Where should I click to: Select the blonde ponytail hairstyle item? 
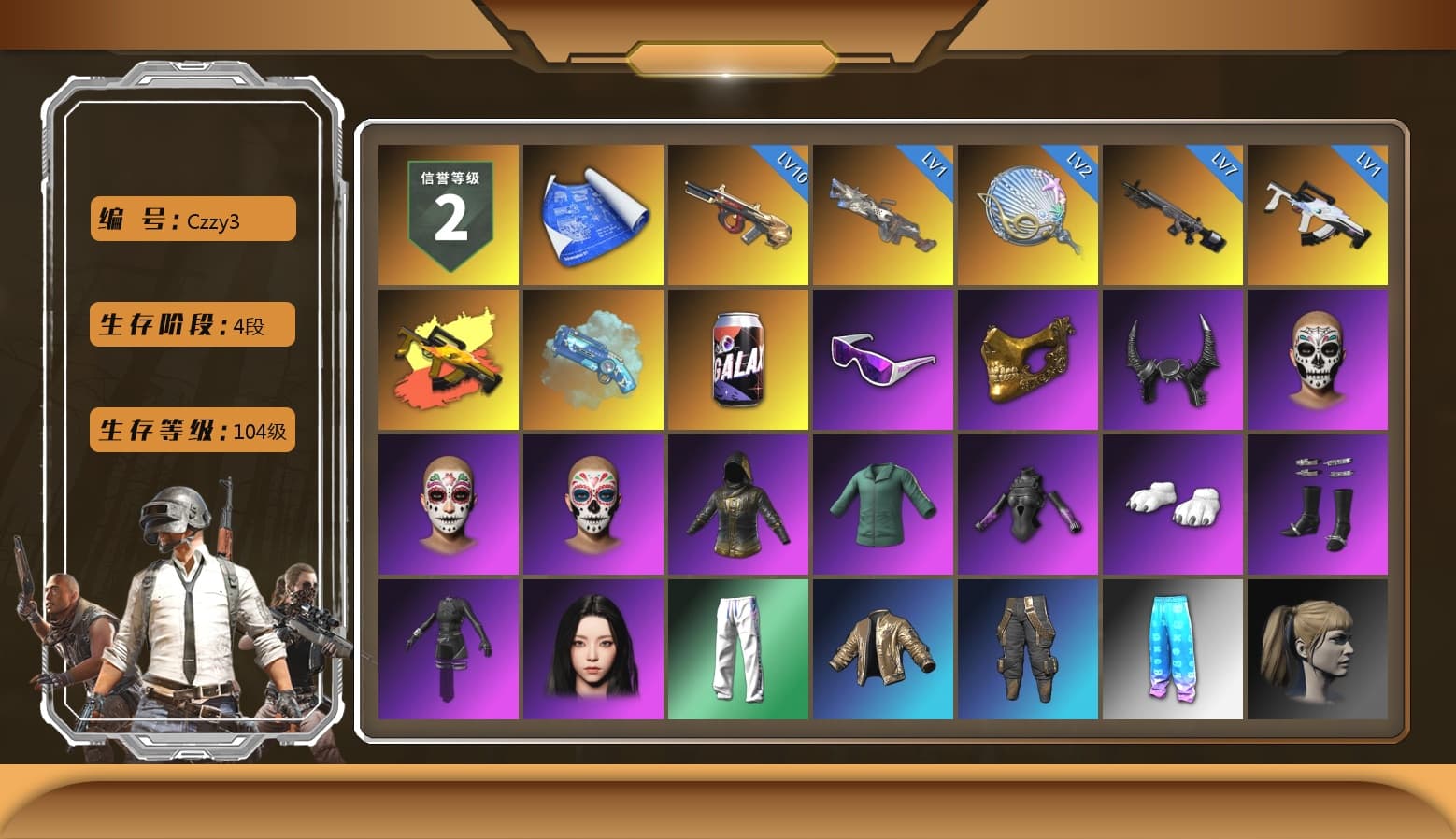click(1318, 649)
